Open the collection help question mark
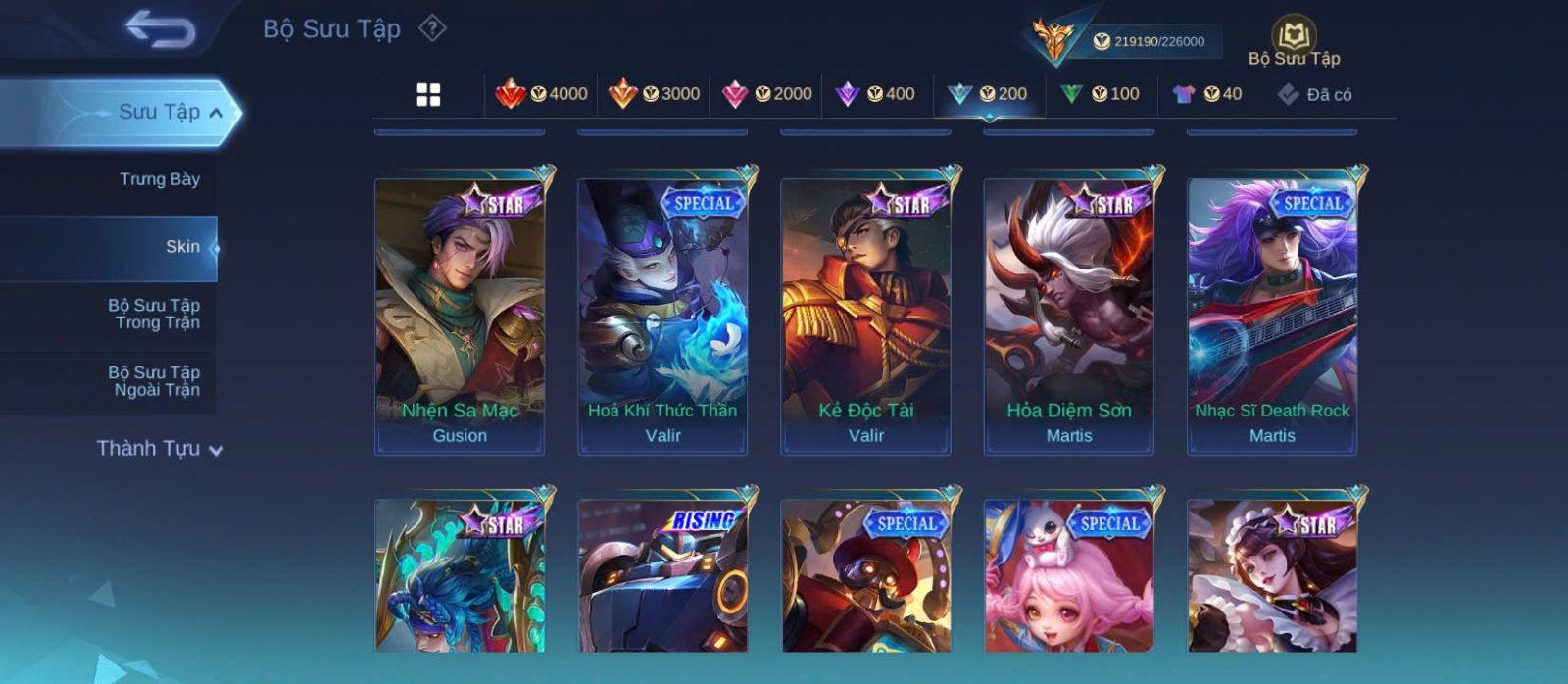This screenshot has width=1568, height=684. click(432, 28)
